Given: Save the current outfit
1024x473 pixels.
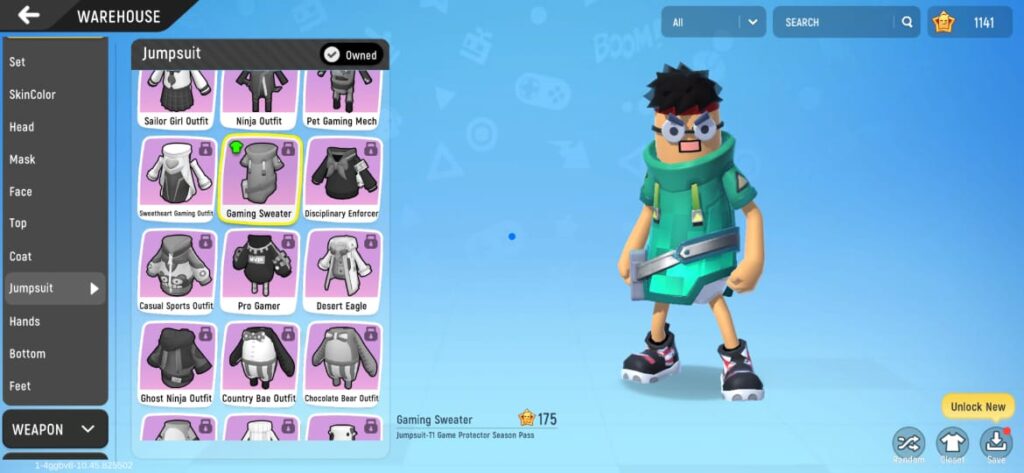Looking at the screenshot, I should (x=996, y=444).
